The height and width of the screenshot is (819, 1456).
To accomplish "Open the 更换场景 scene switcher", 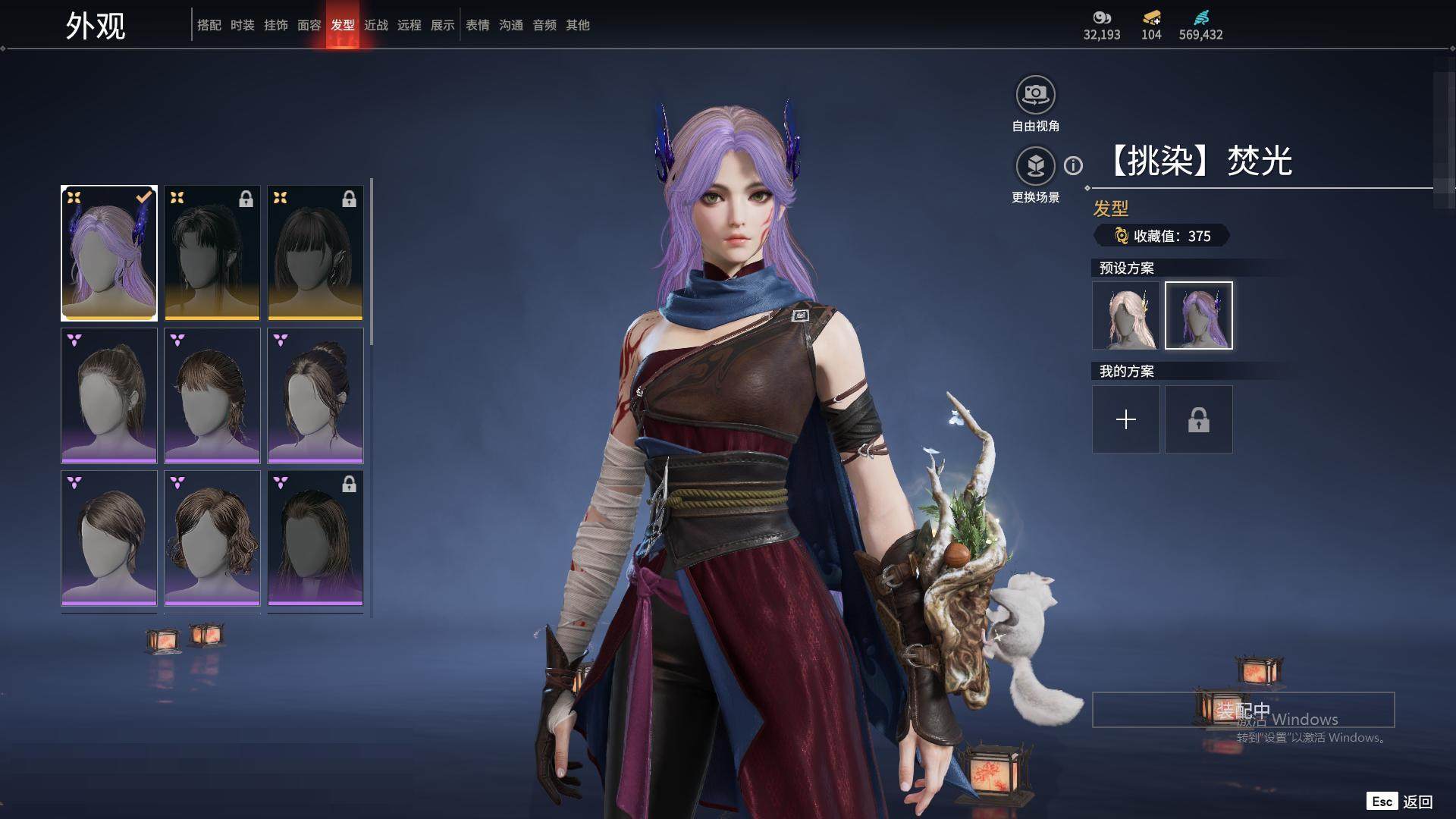I will 1035,166.
